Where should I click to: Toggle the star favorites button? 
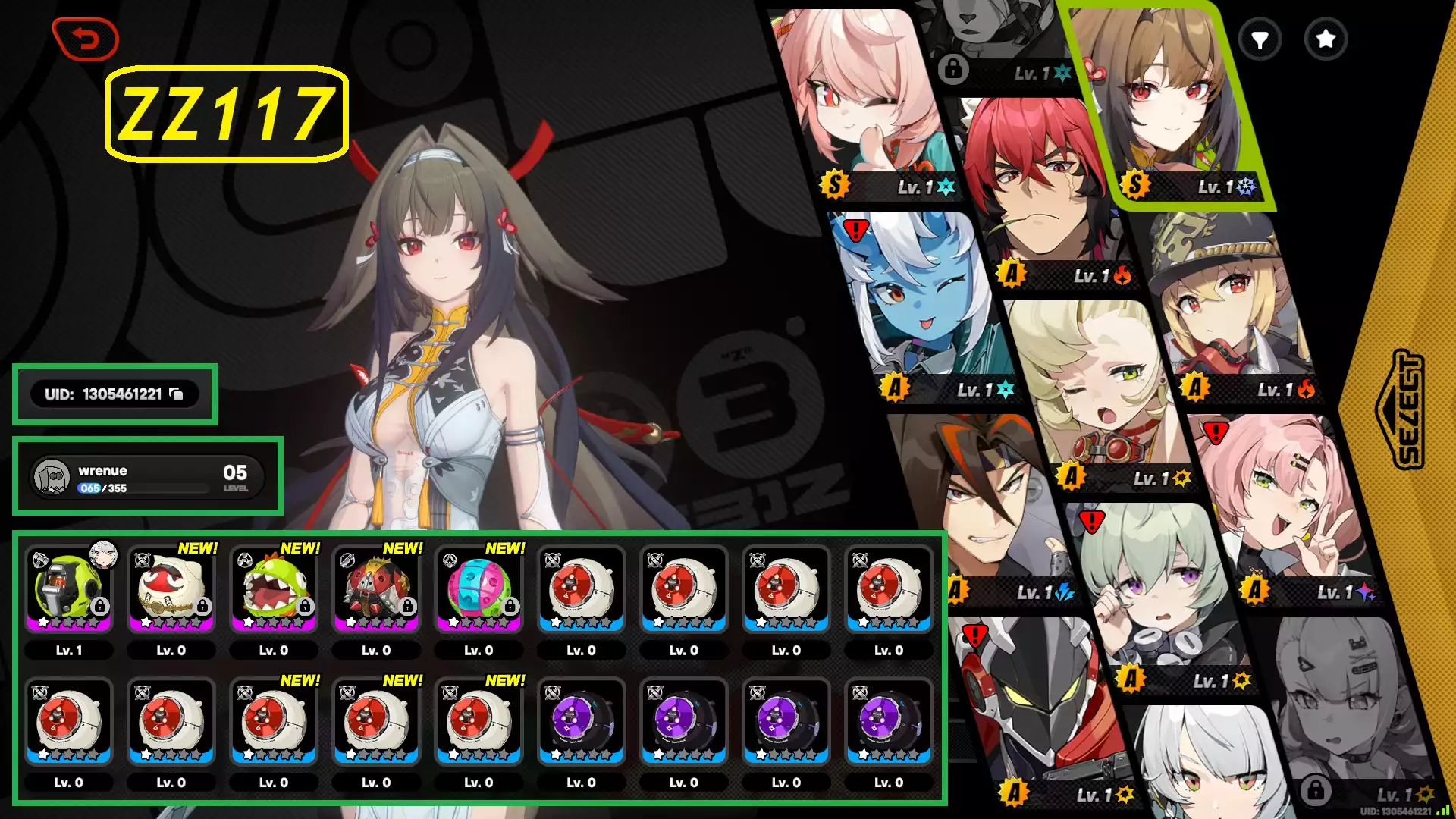(x=1326, y=39)
